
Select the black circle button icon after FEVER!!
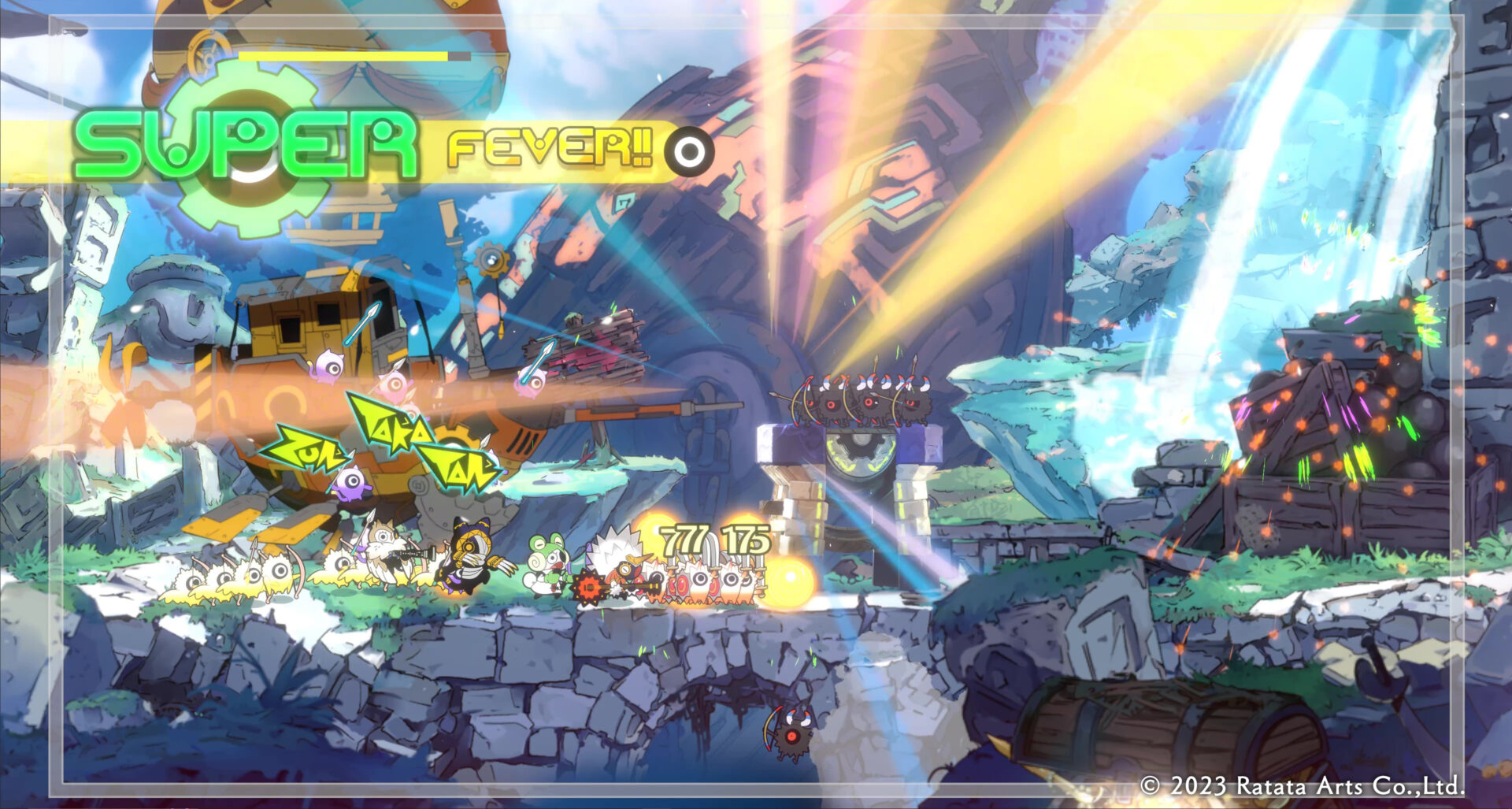tap(690, 150)
